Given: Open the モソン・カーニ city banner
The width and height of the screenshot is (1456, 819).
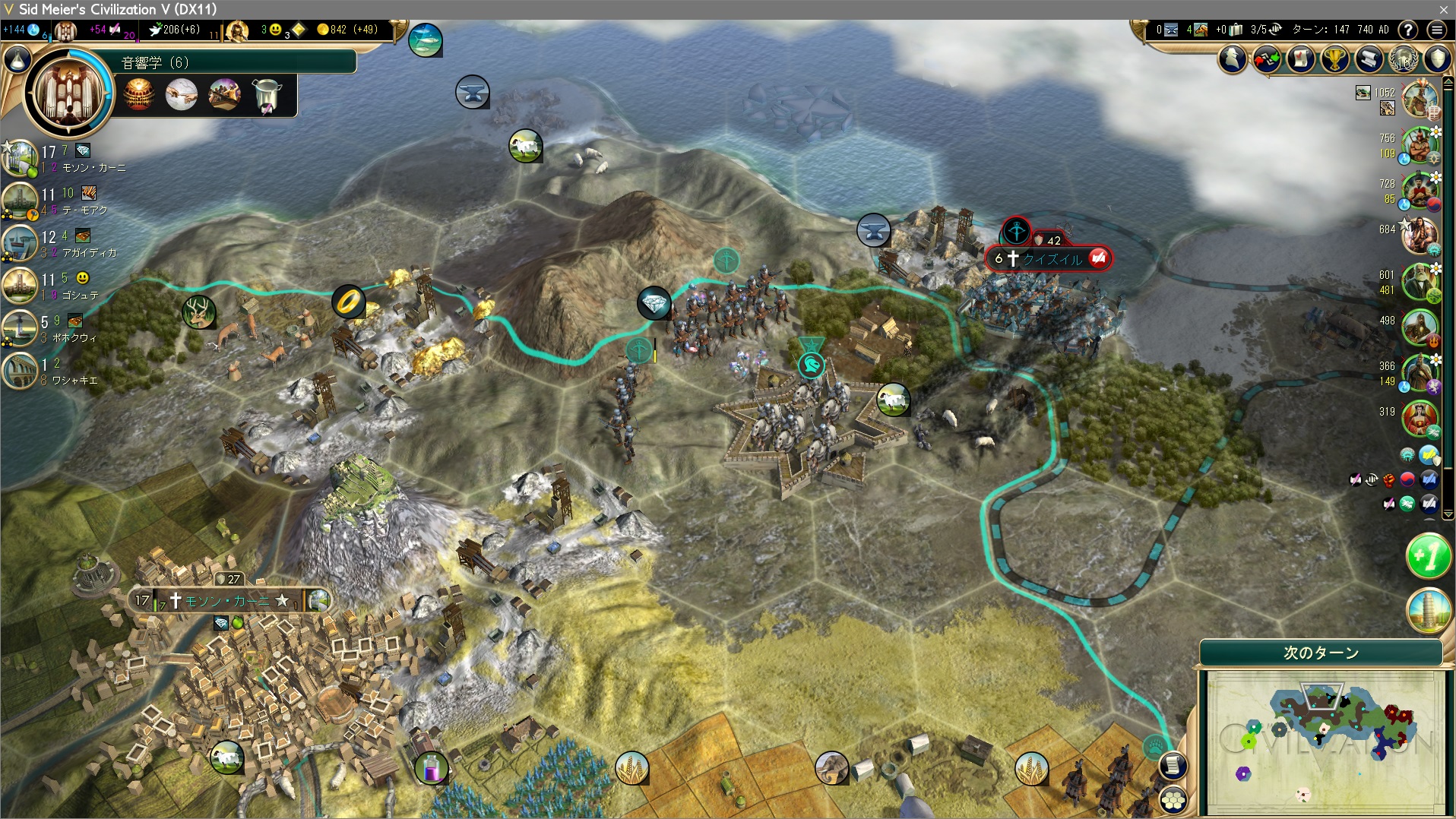Looking at the screenshot, I should pos(226,601).
